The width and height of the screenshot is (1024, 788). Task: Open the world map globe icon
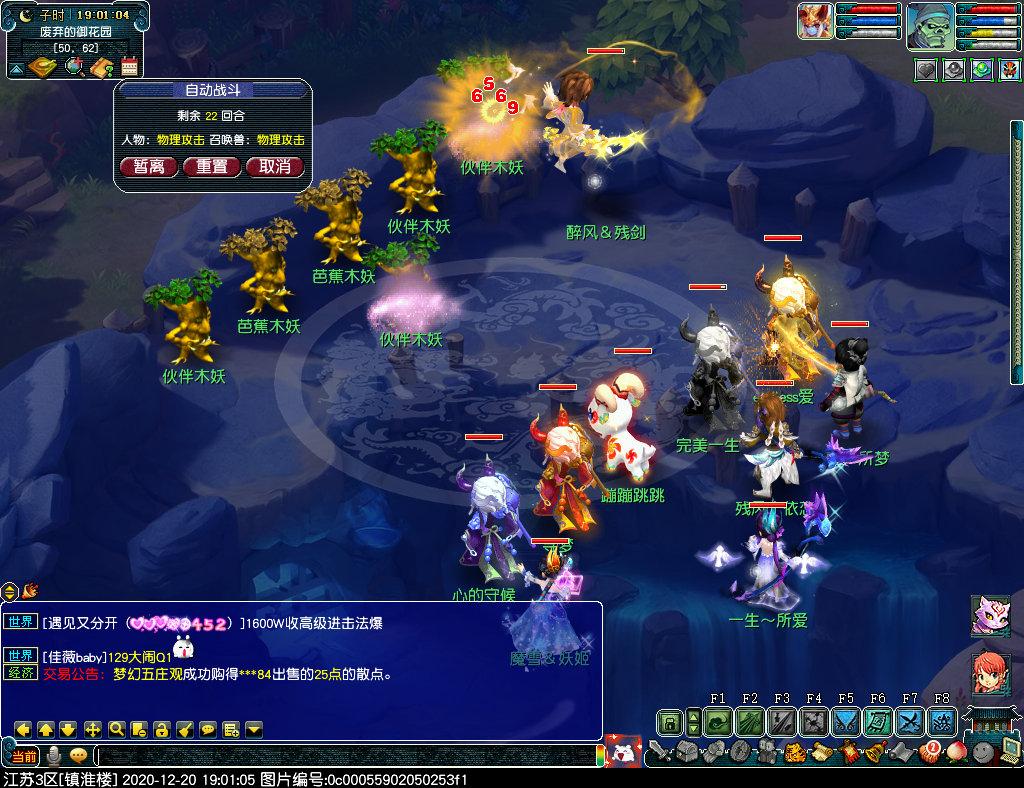point(74,67)
